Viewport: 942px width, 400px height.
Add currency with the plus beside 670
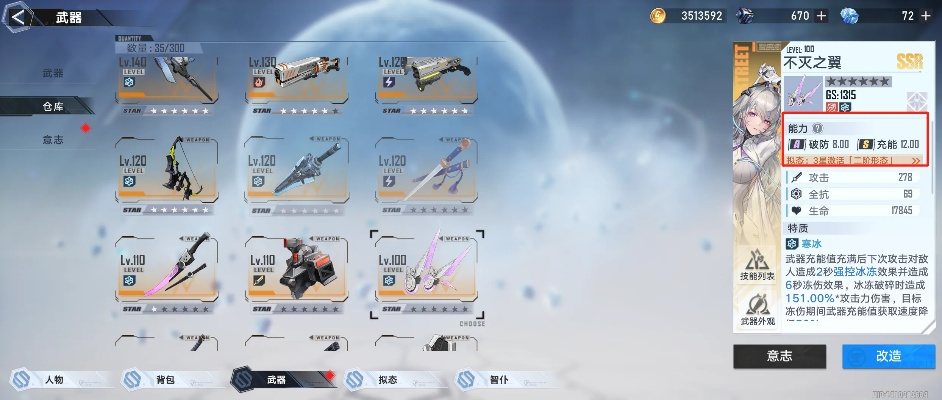tap(821, 15)
